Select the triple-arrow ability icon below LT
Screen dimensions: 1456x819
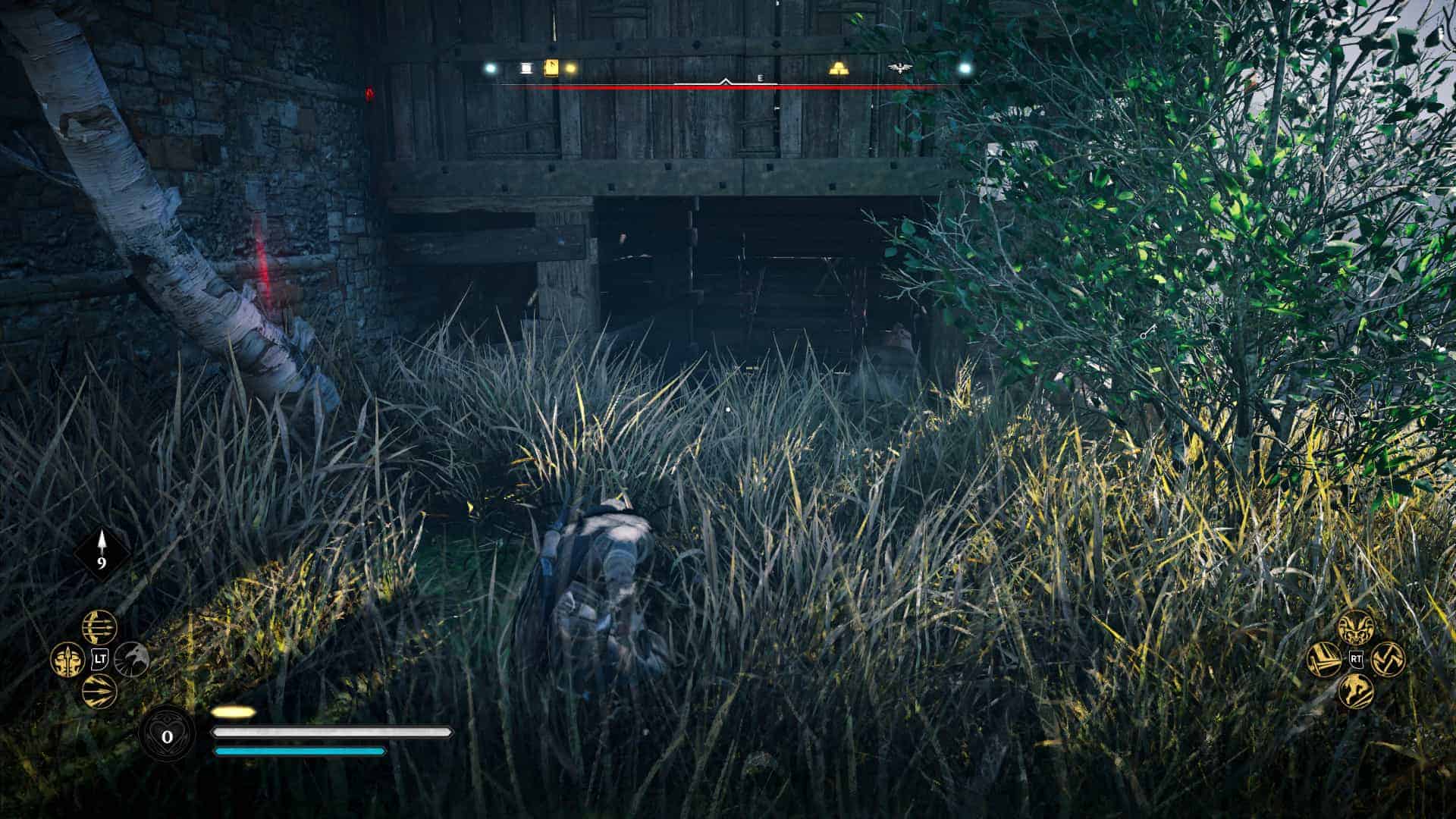(99, 690)
